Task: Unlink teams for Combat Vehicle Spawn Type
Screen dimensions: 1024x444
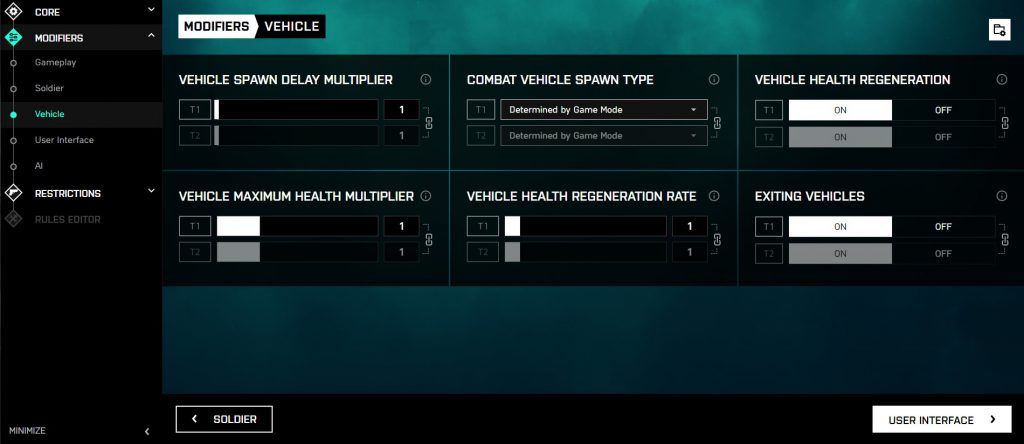Action: click(x=717, y=123)
